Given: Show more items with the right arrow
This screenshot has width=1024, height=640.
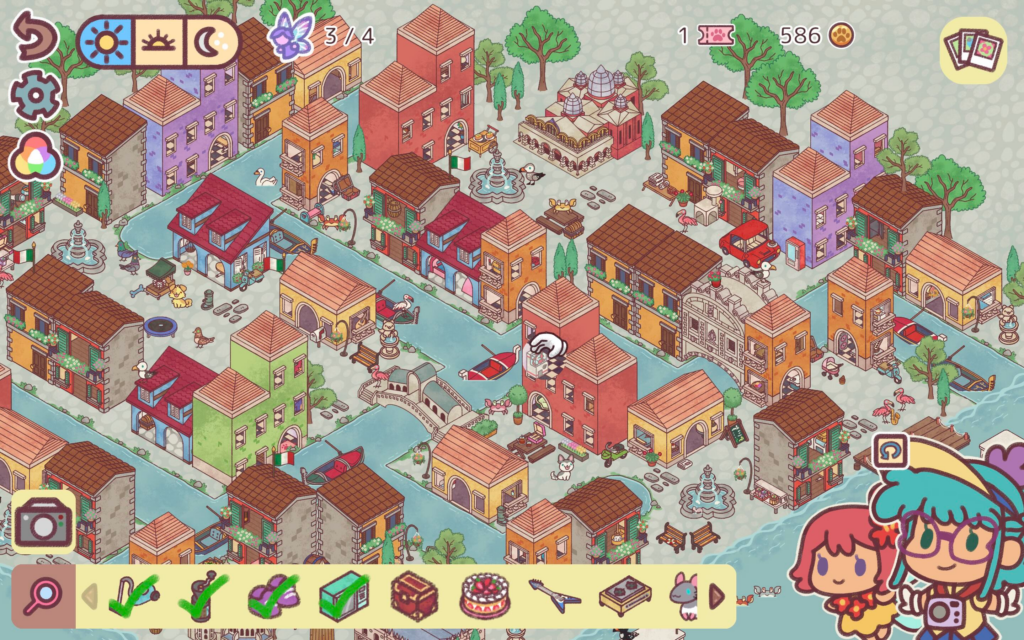Looking at the screenshot, I should (717, 597).
